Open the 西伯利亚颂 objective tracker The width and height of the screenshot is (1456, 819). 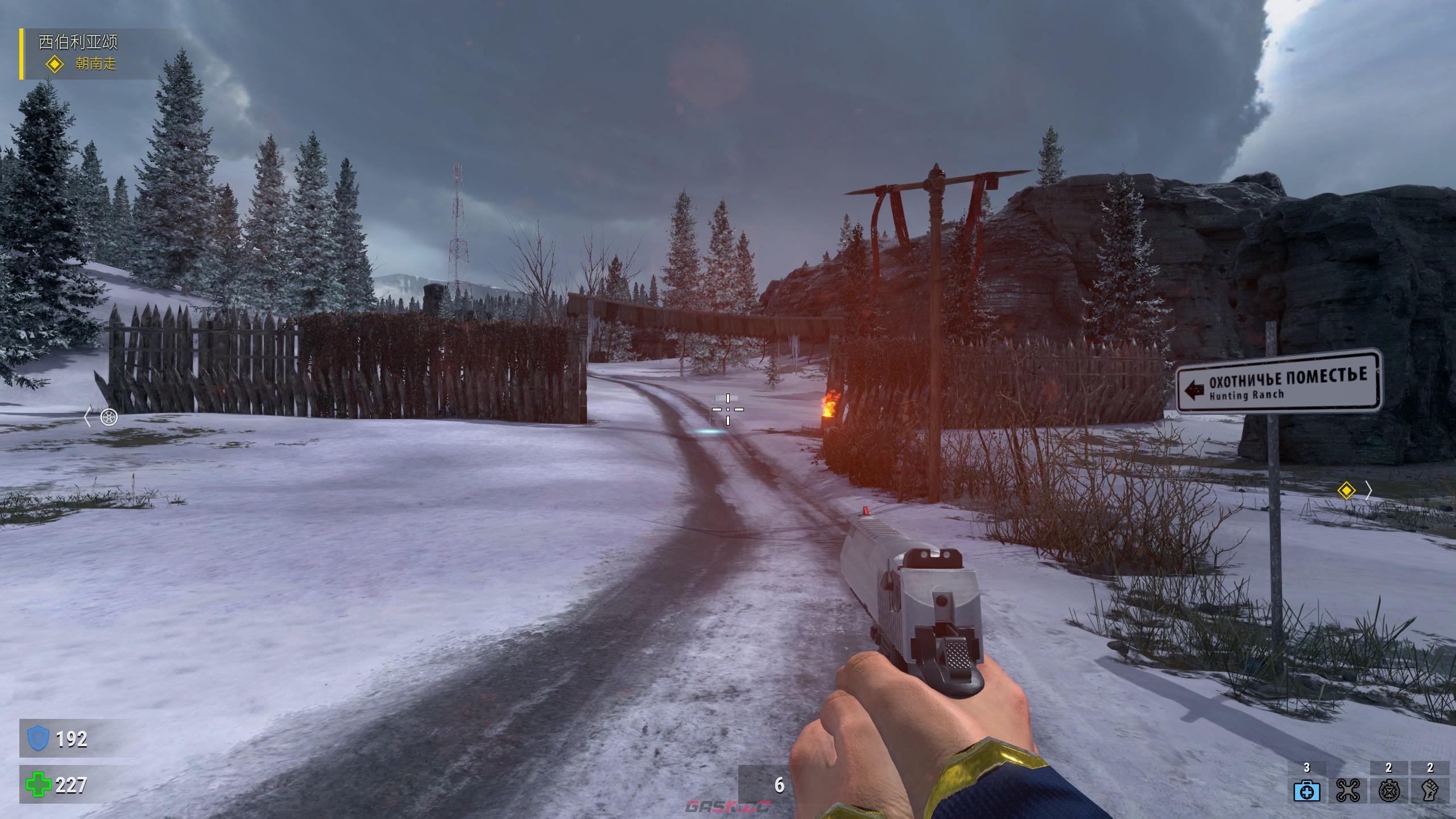tap(78, 42)
